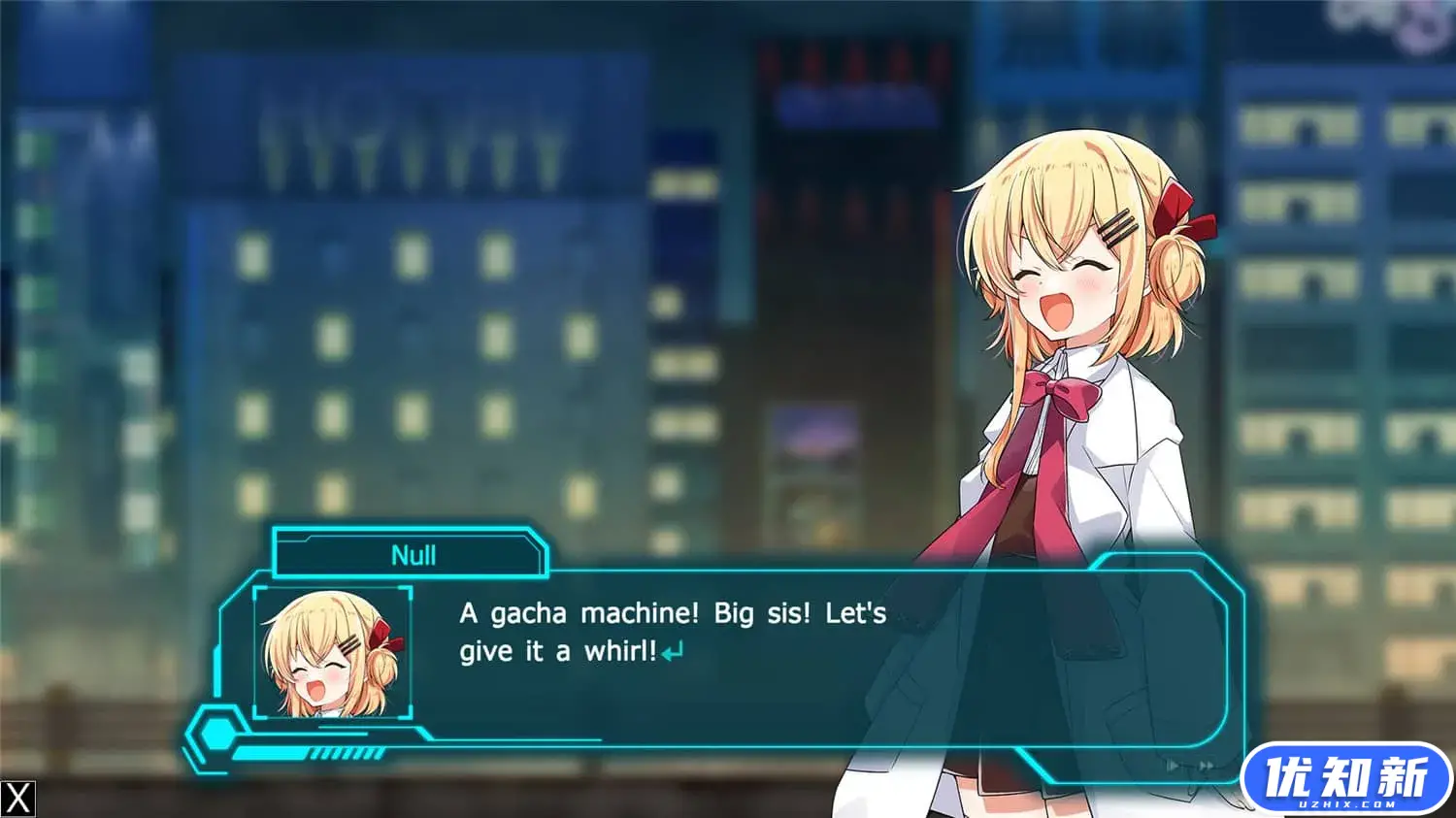Close the overlay with the X button

[x=18, y=799]
